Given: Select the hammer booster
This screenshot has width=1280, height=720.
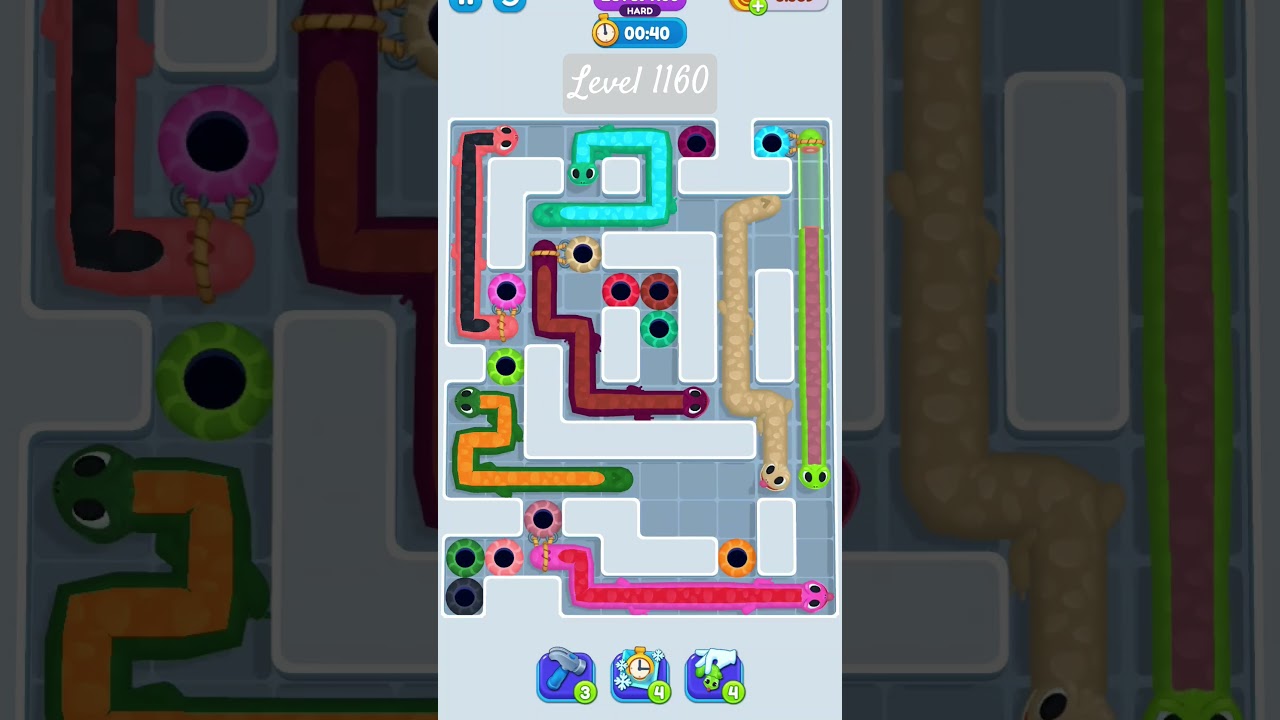Looking at the screenshot, I should [566, 675].
